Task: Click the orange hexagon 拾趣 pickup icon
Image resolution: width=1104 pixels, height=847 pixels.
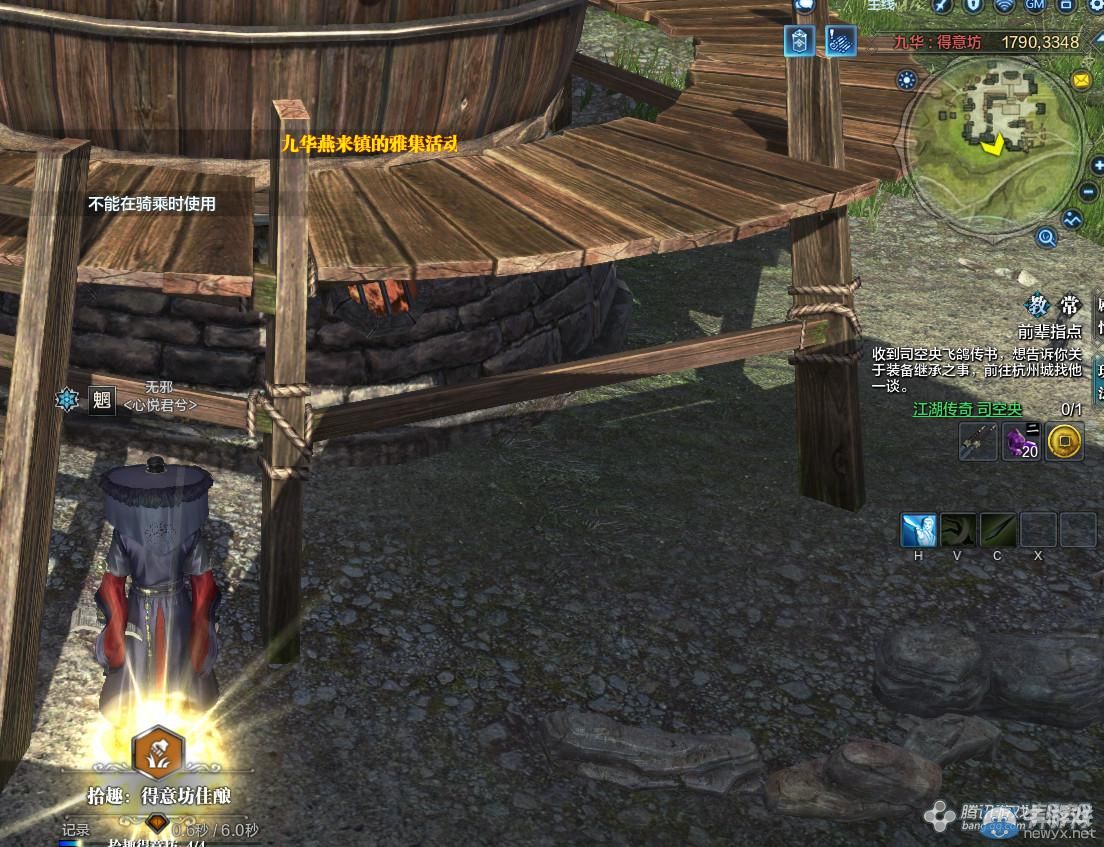Action: [159, 754]
